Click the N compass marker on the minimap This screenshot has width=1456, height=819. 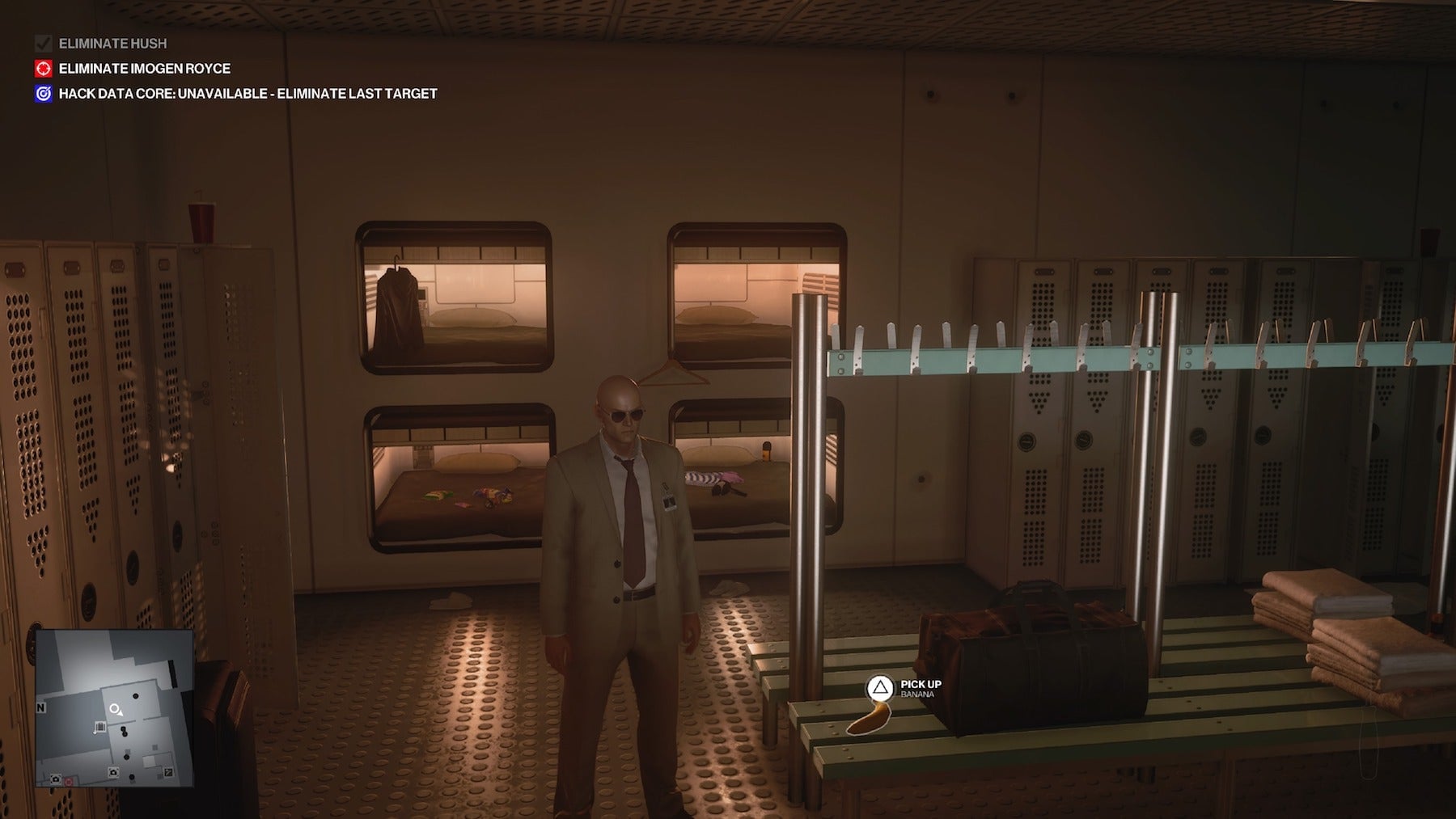tap(40, 707)
